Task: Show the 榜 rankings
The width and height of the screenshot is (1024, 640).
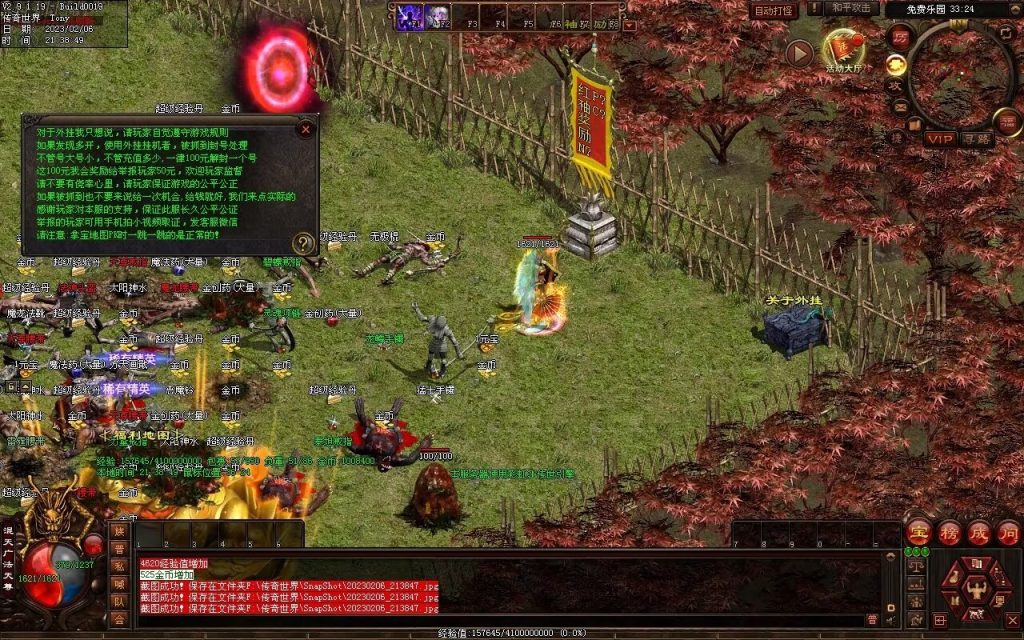Action: [949, 532]
